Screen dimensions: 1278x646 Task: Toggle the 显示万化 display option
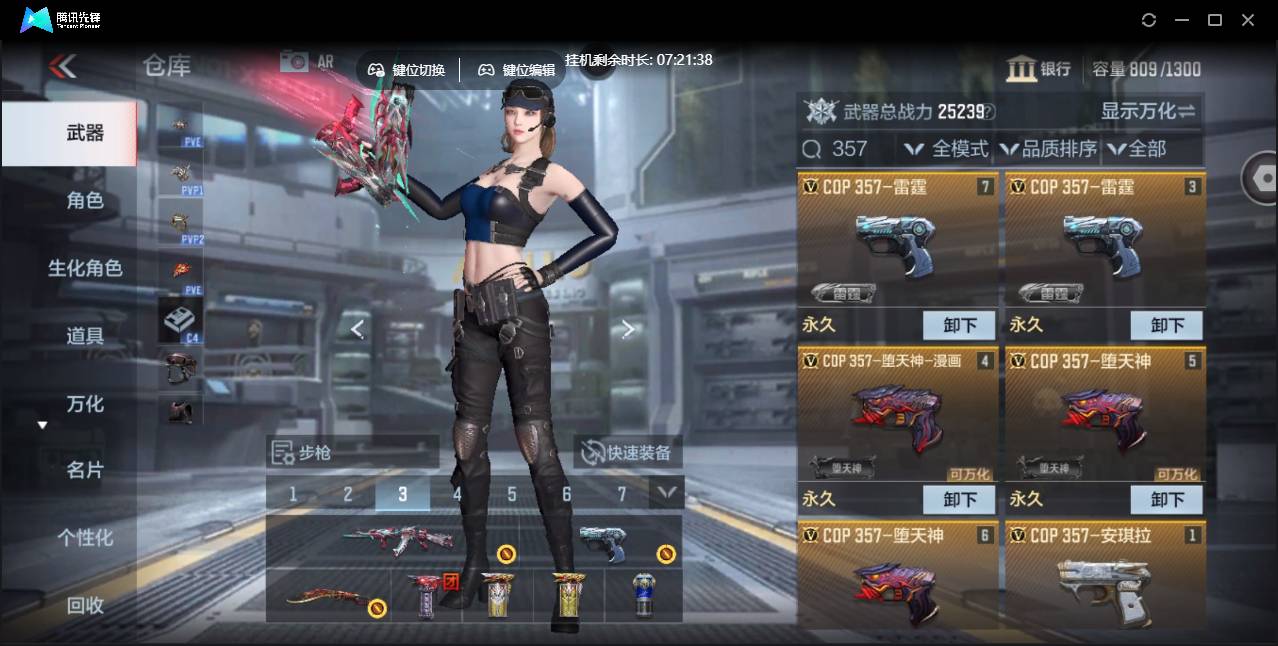pos(1148,111)
